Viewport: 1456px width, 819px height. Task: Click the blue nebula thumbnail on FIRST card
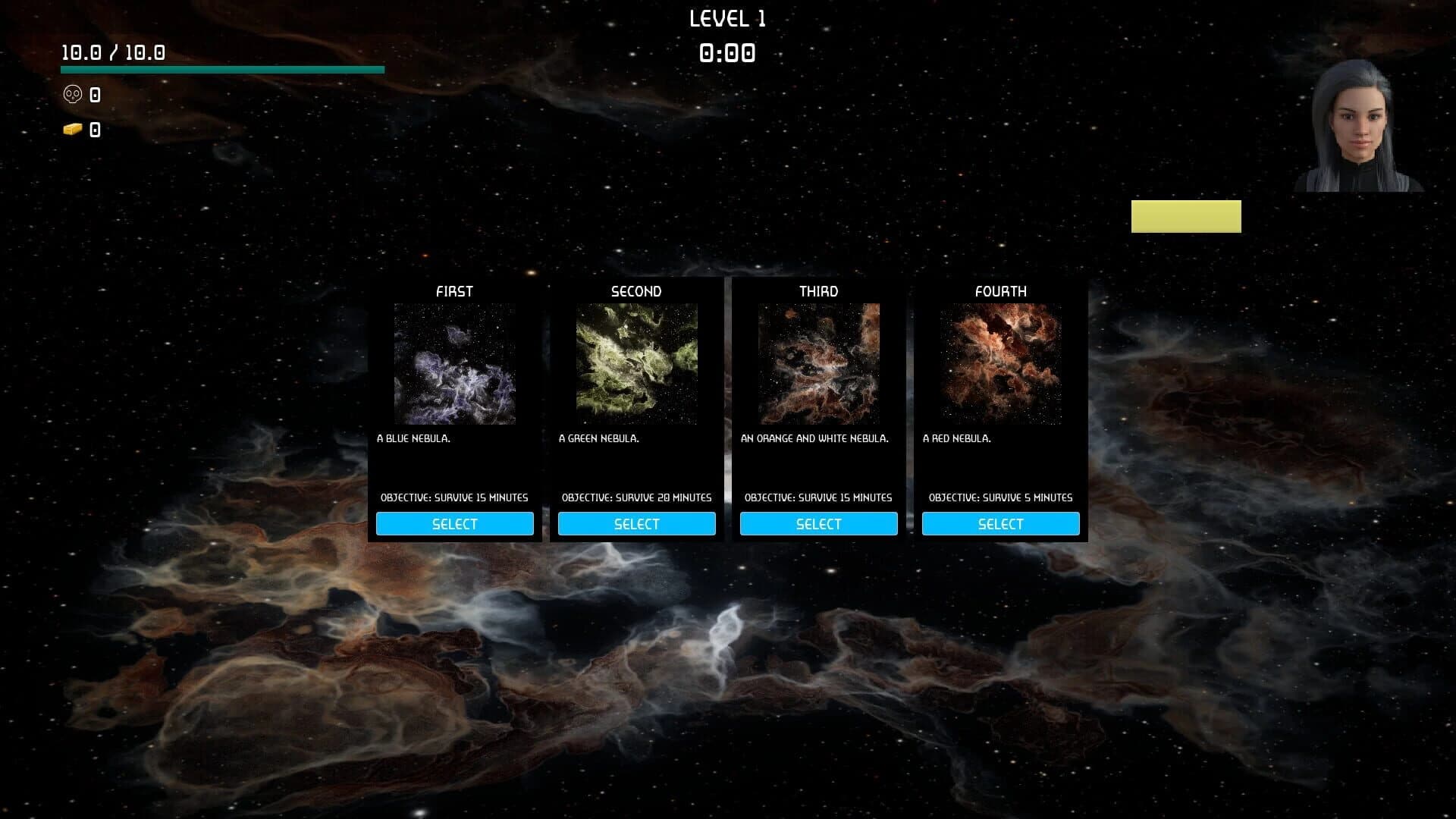click(455, 365)
